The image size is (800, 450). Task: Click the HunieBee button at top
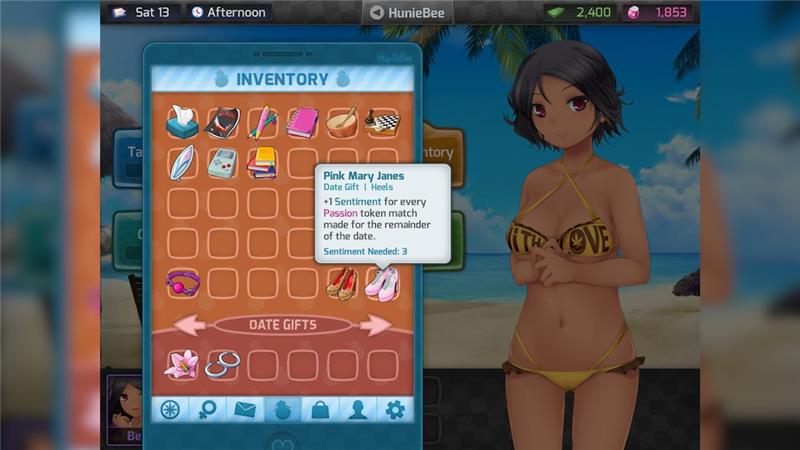click(407, 13)
